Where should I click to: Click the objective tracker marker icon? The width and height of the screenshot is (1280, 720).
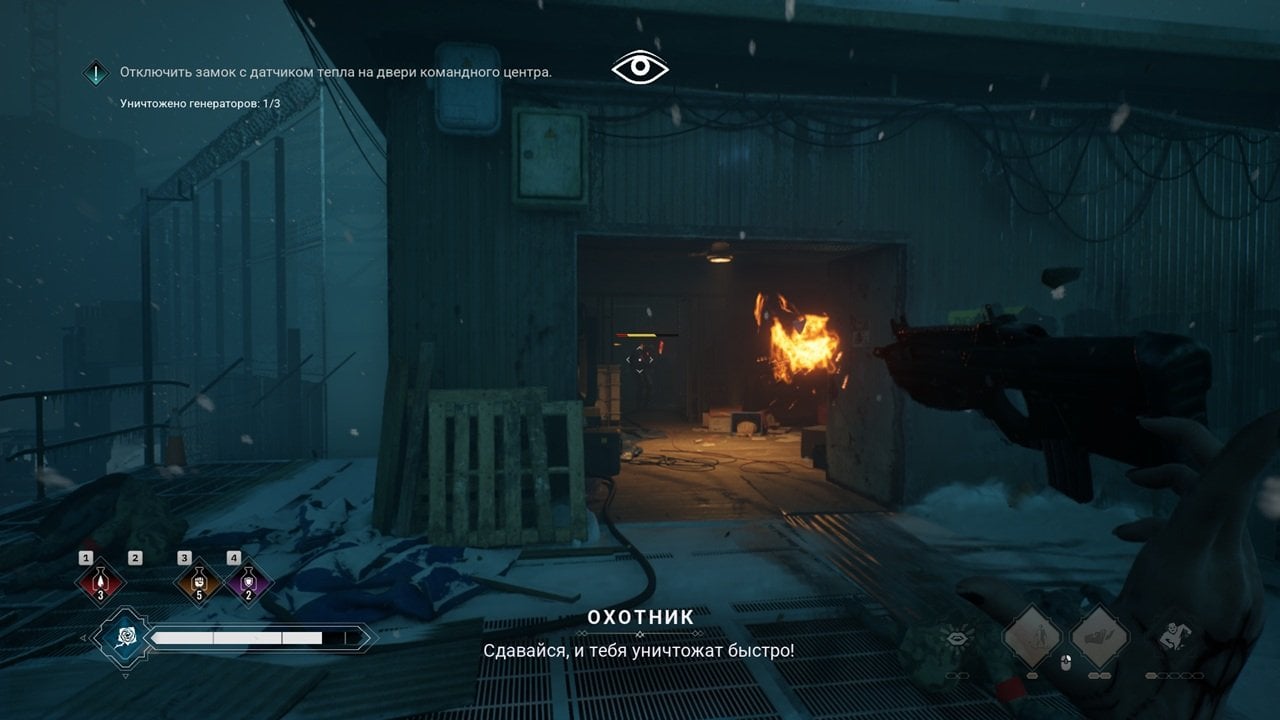(96, 72)
